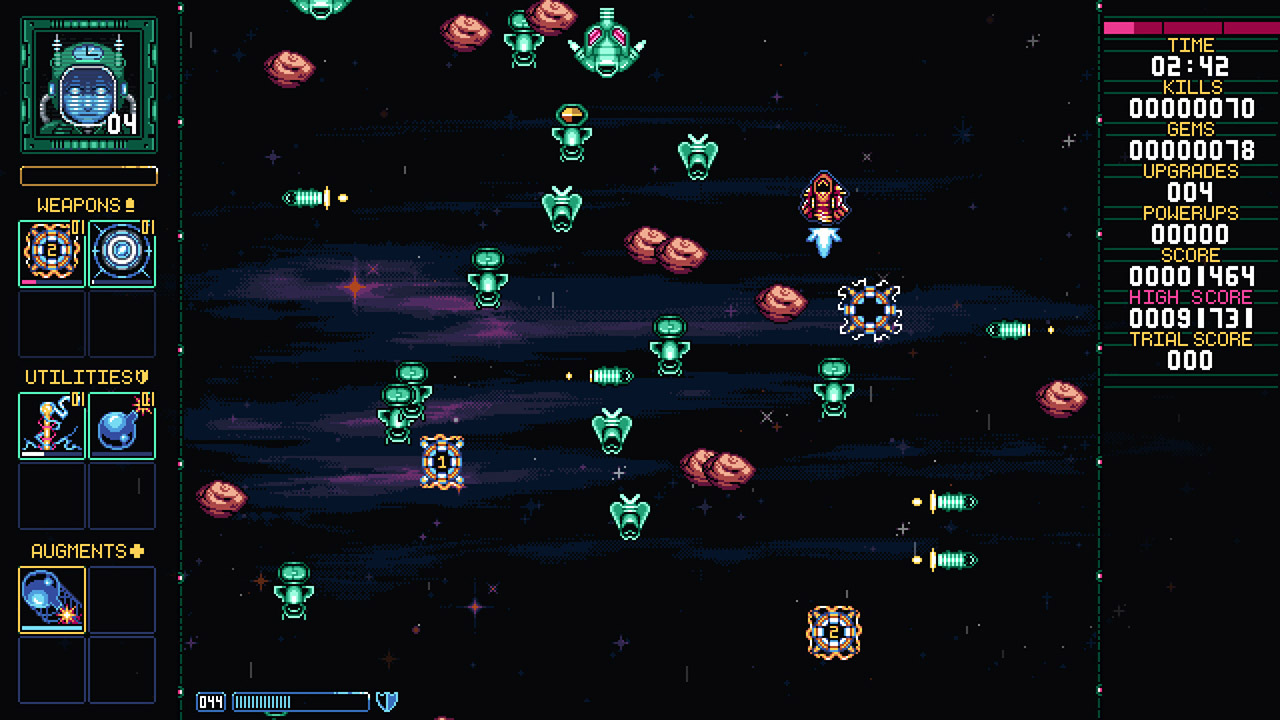Click the shield icon next to the bottom energy bar
This screenshot has width=1280, height=720.
[389, 700]
